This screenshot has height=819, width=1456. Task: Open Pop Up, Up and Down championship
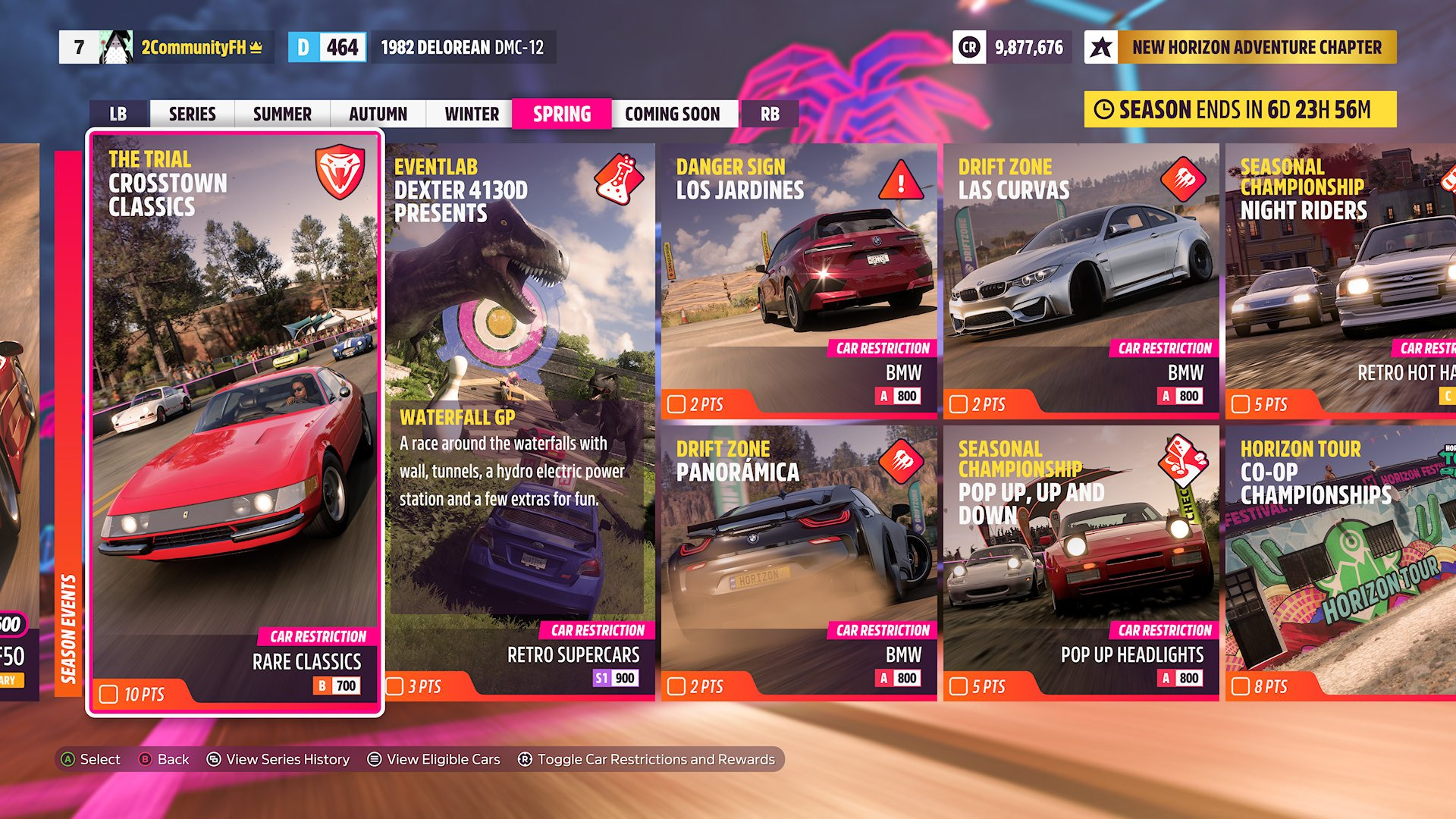1081,562
